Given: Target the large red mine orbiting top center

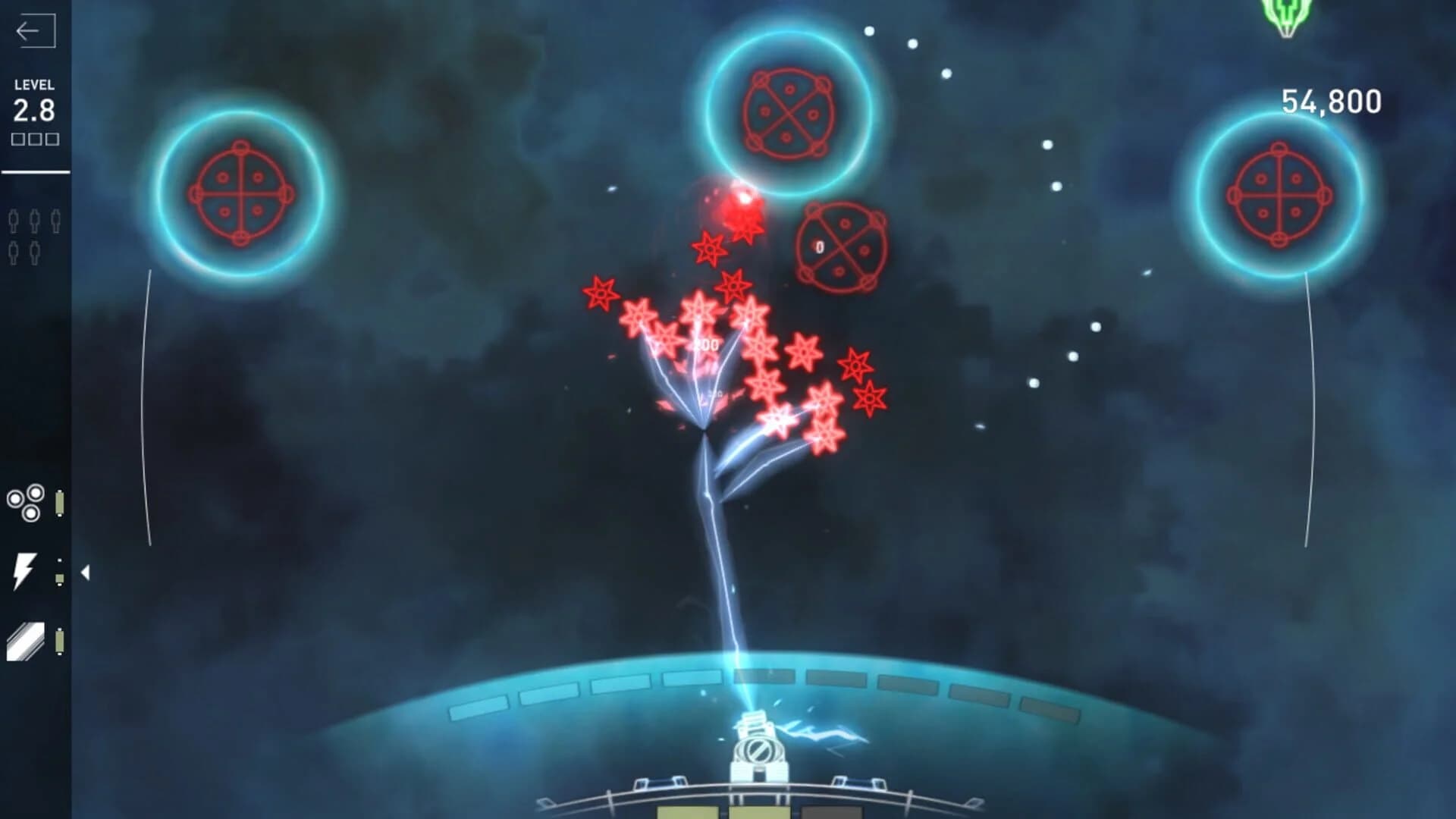Looking at the screenshot, I should [789, 114].
